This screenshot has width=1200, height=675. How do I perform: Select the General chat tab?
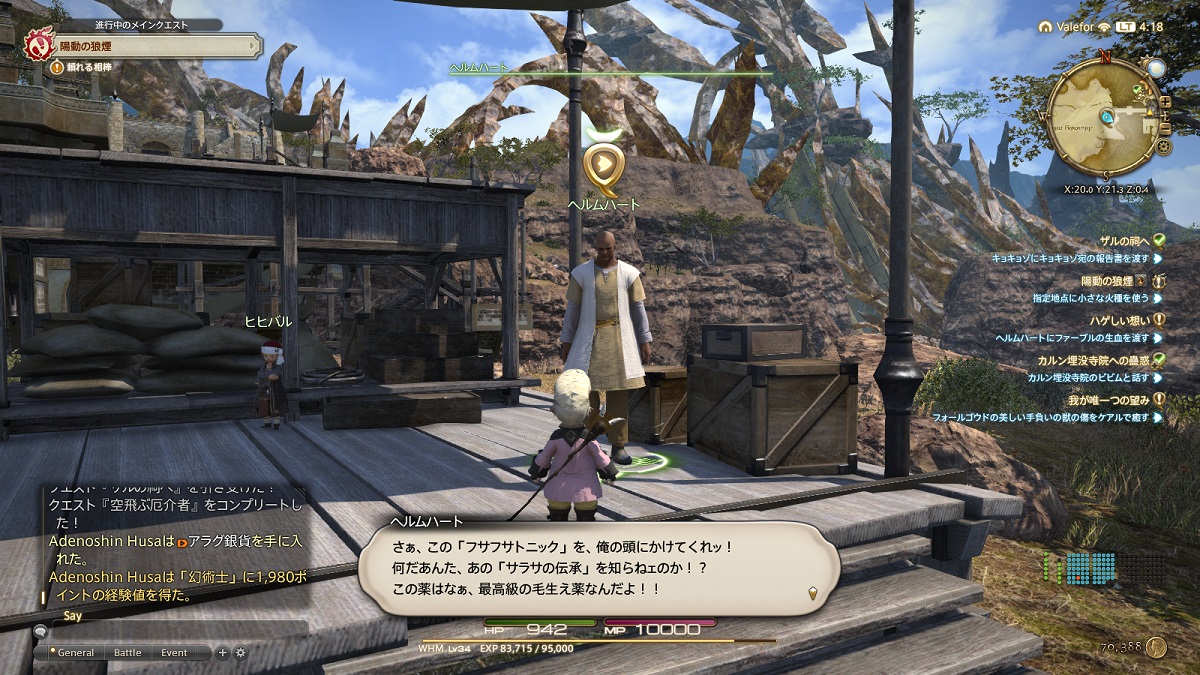click(x=75, y=653)
